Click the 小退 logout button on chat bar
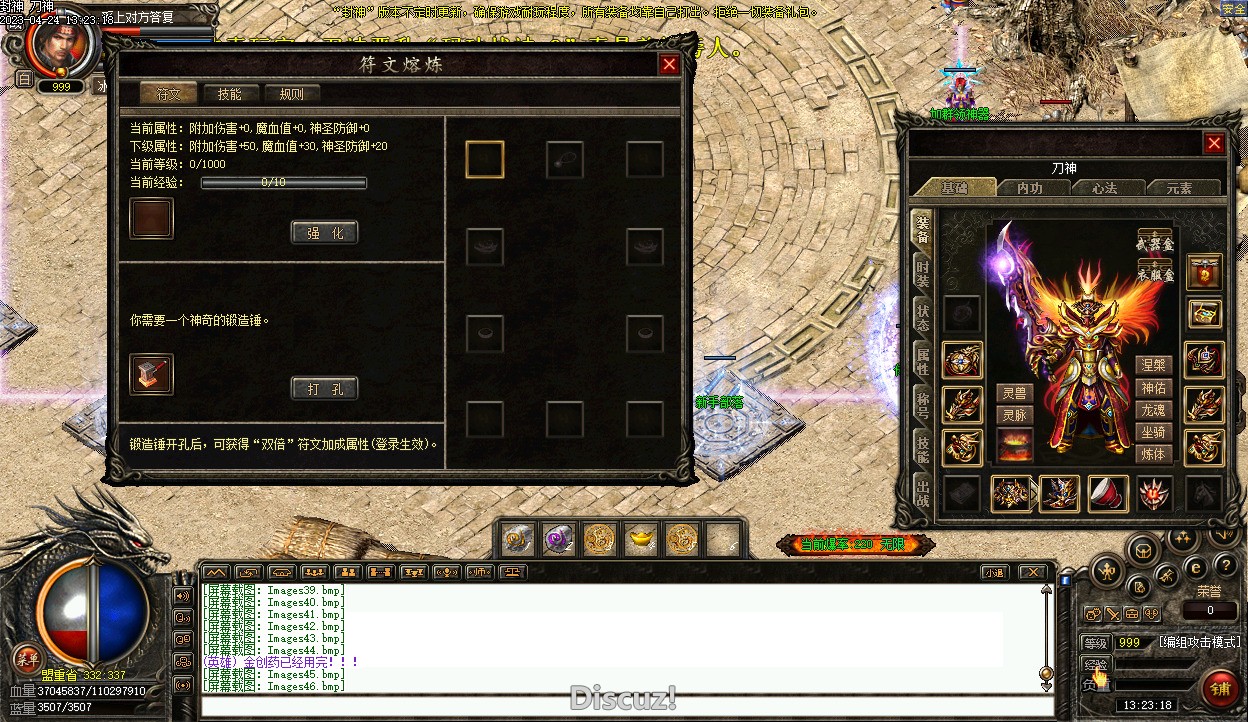This screenshot has width=1248, height=722. (x=992, y=573)
